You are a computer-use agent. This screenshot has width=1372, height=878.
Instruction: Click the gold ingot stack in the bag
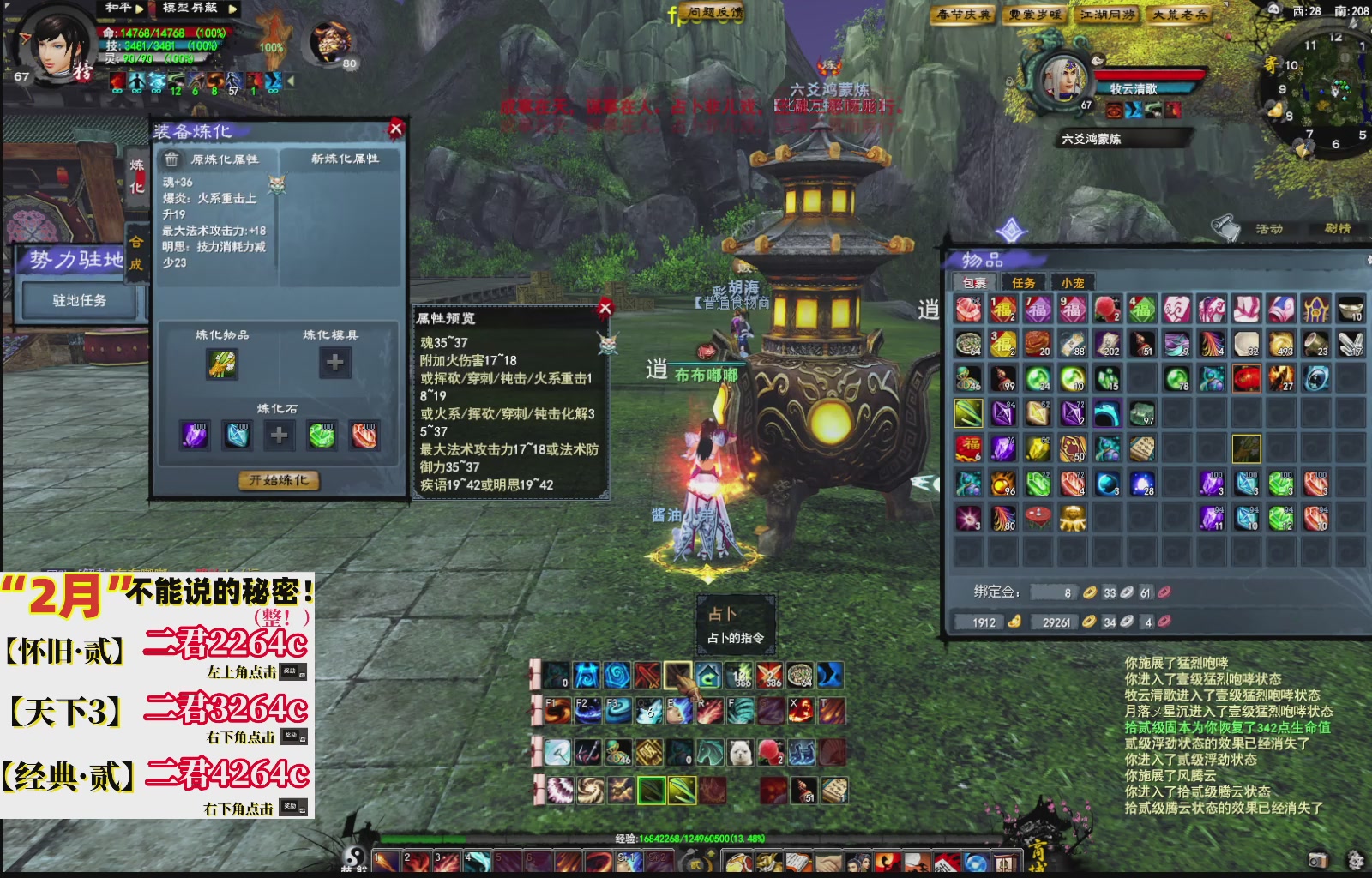coord(1351,310)
